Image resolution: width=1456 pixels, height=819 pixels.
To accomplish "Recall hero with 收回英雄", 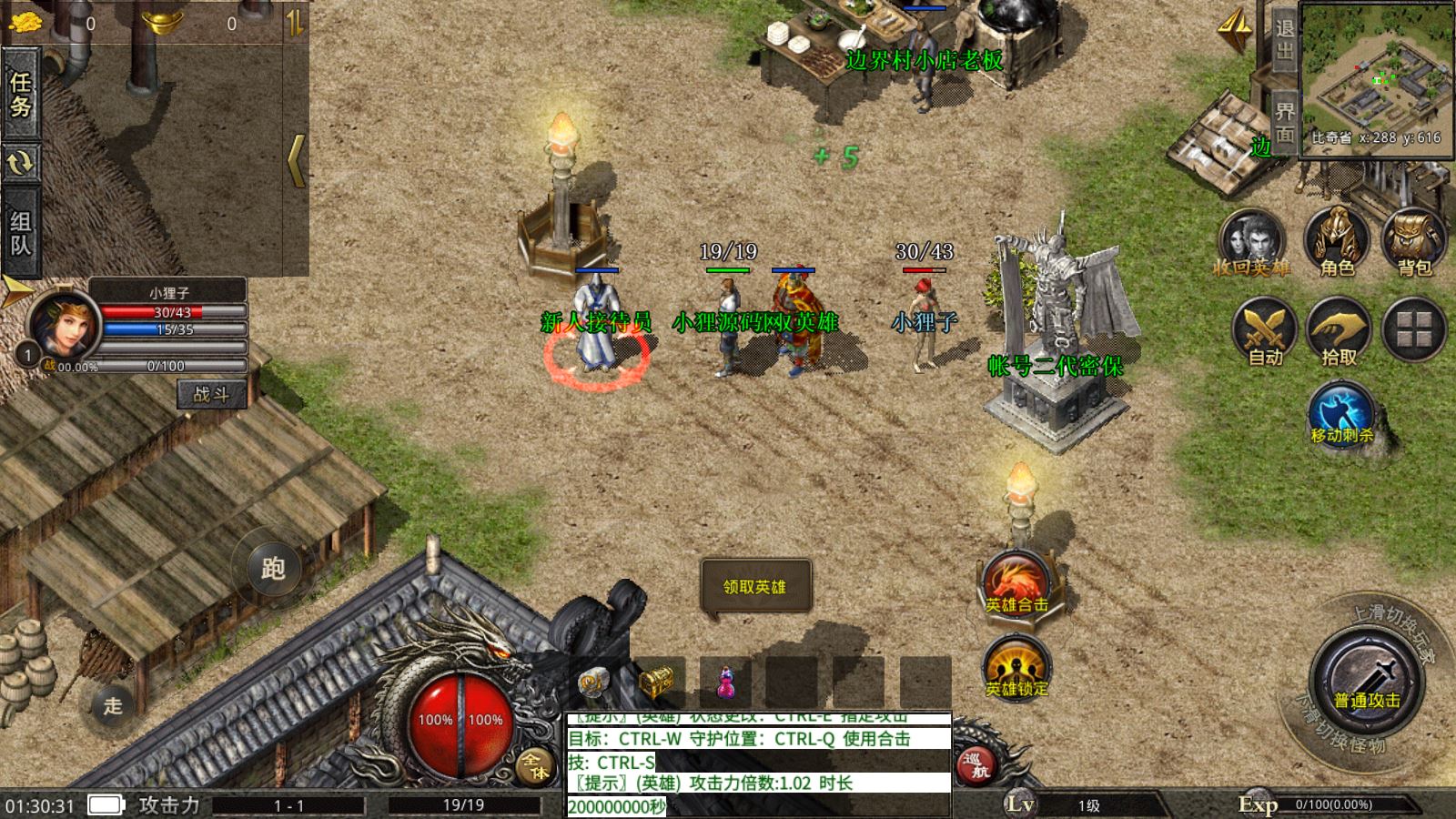I will click(x=1251, y=243).
